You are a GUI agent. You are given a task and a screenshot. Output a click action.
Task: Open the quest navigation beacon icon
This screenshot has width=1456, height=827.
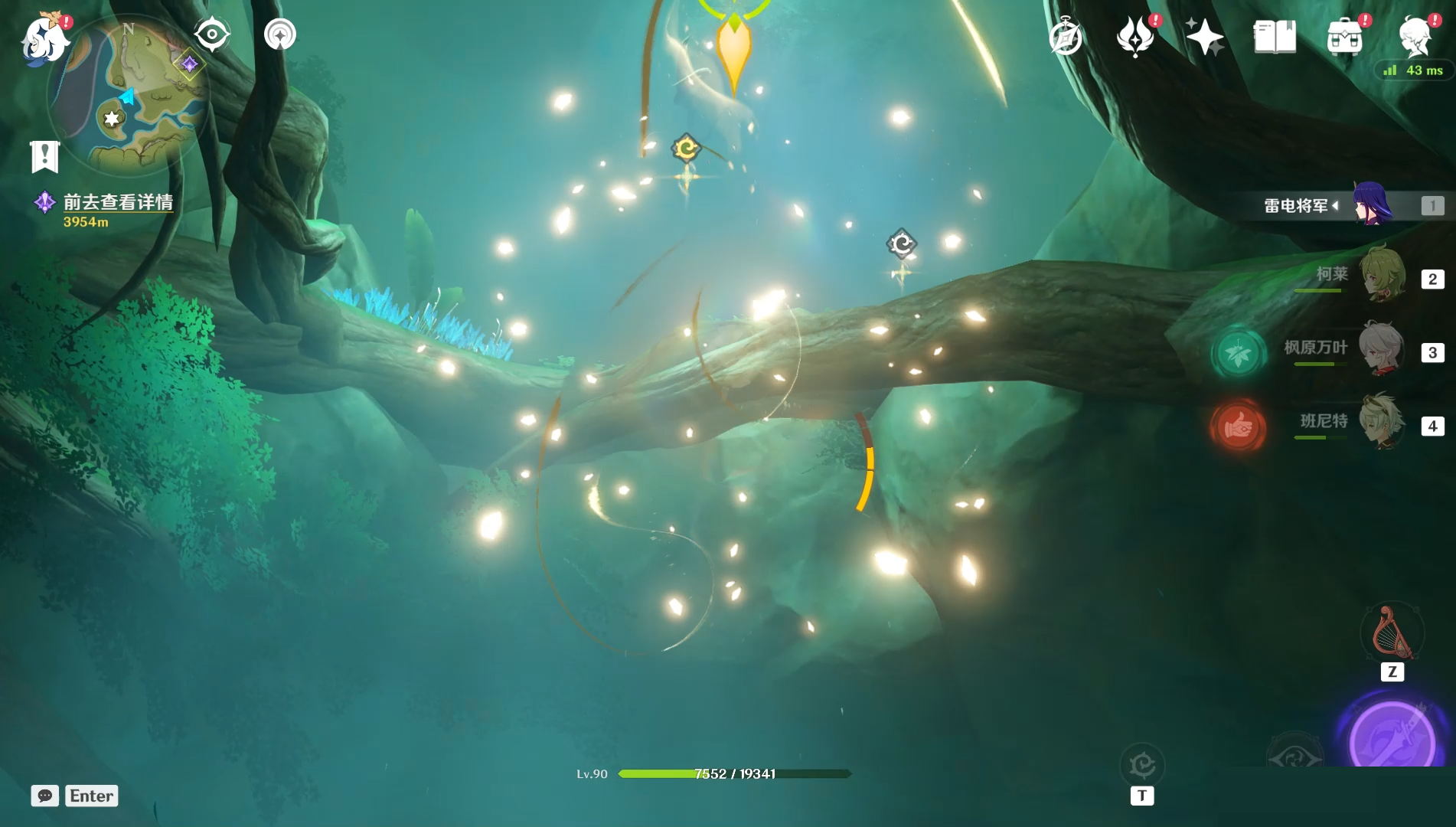[280, 34]
